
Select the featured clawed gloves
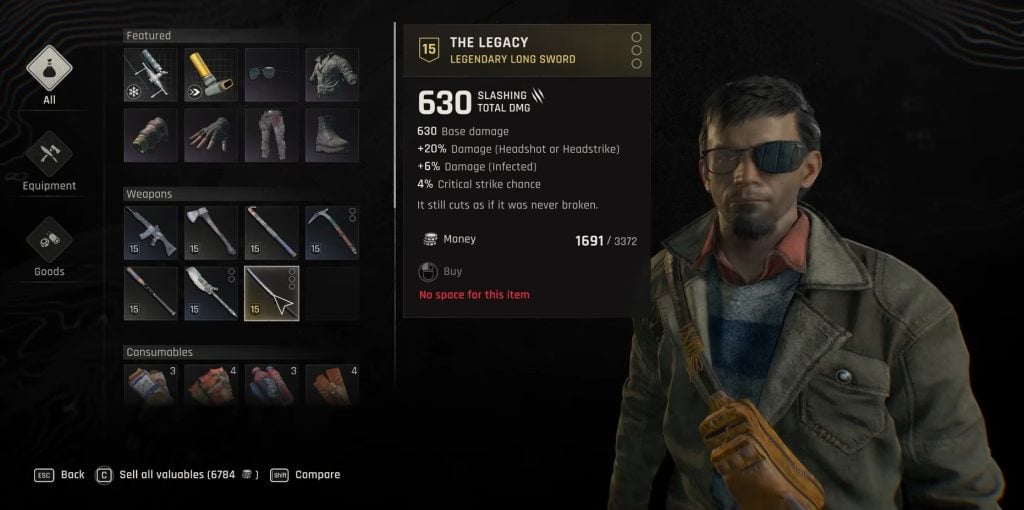[211, 136]
